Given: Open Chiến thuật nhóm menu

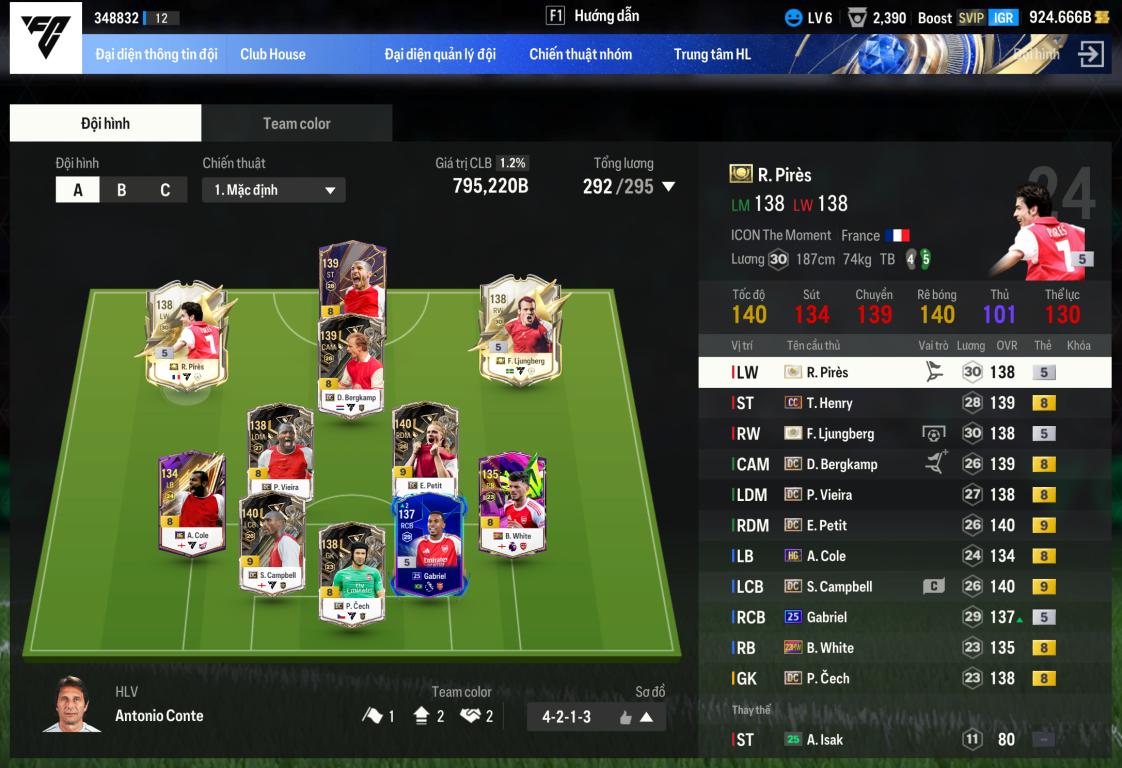Looking at the screenshot, I should click(x=580, y=54).
